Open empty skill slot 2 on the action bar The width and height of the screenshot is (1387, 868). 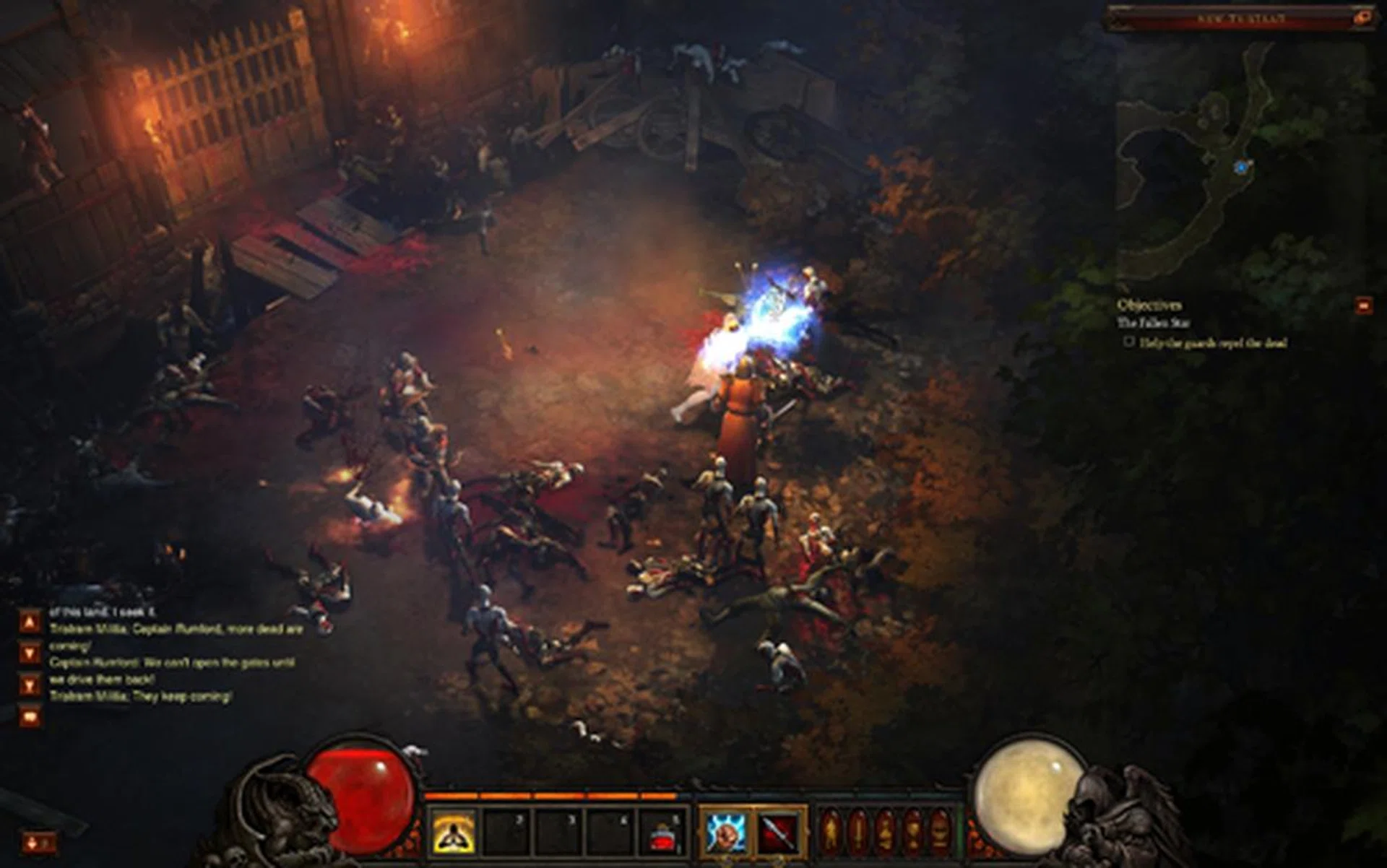[505, 830]
